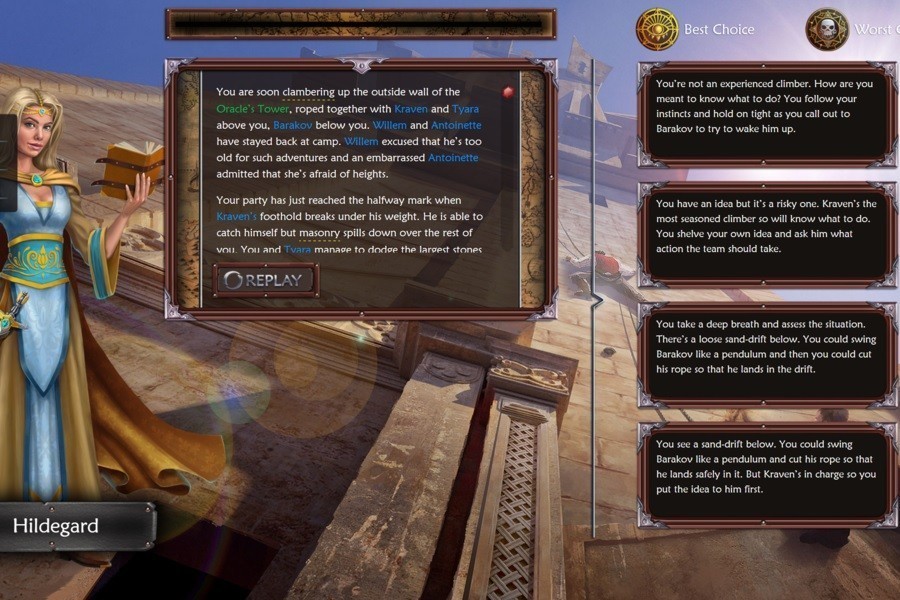Open the Antoinette link after 'embarrassed'
The height and width of the screenshot is (600, 900).
pyautogui.click(x=453, y=158)
